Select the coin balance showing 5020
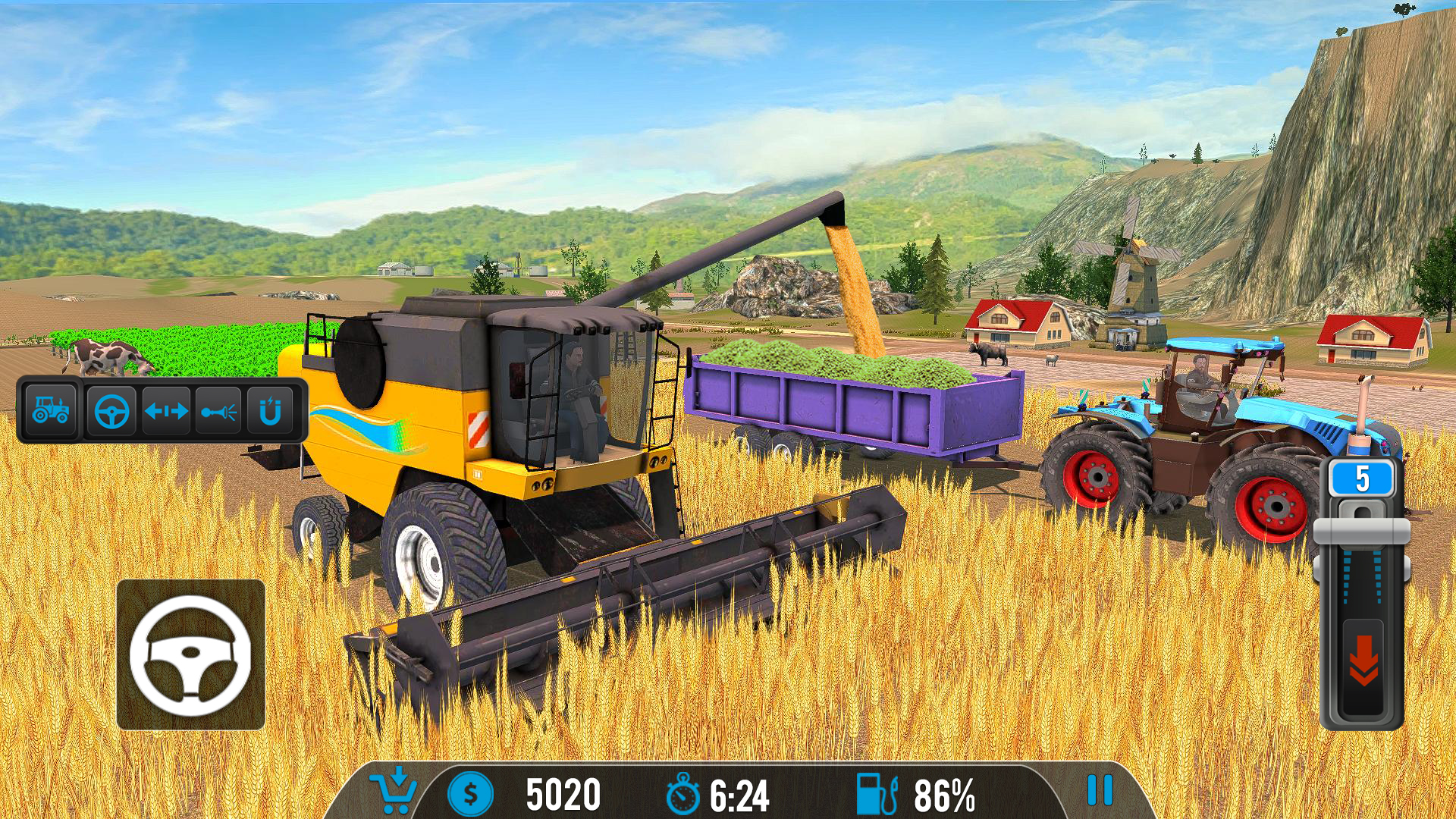 coord(563,792)
